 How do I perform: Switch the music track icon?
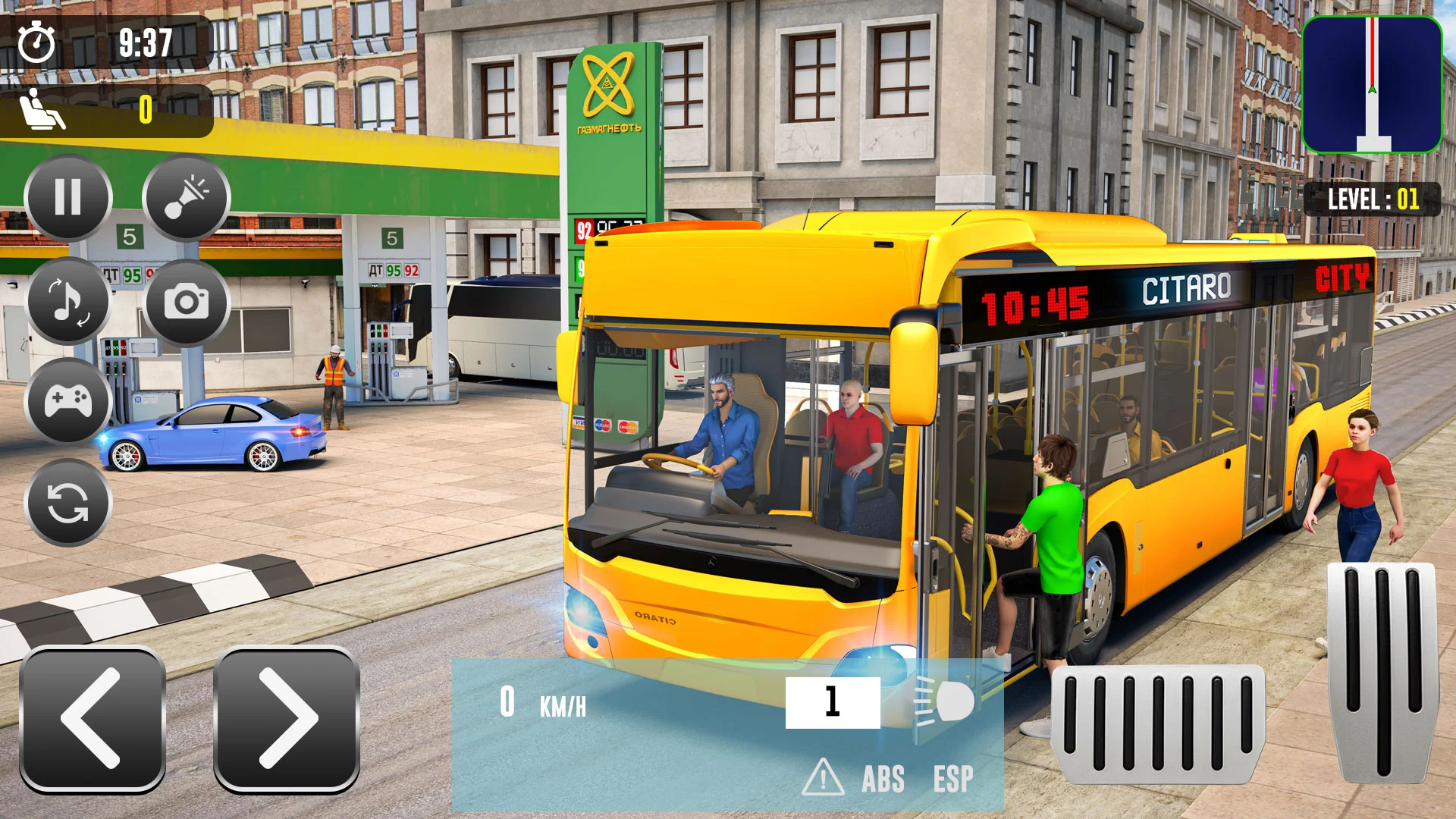[68, 301]
